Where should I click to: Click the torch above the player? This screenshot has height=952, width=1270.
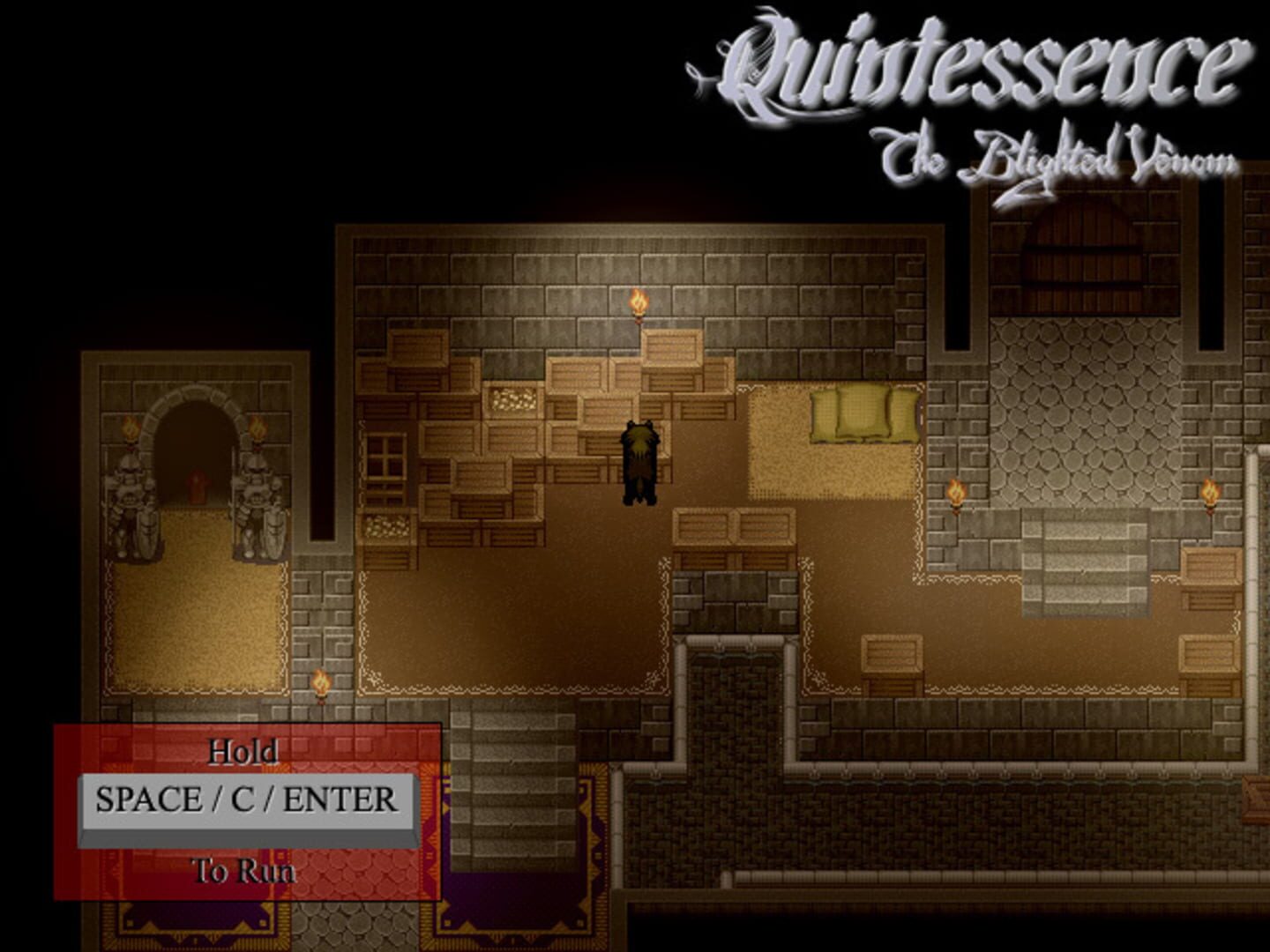pyautogui.click(x=637, y=304)
